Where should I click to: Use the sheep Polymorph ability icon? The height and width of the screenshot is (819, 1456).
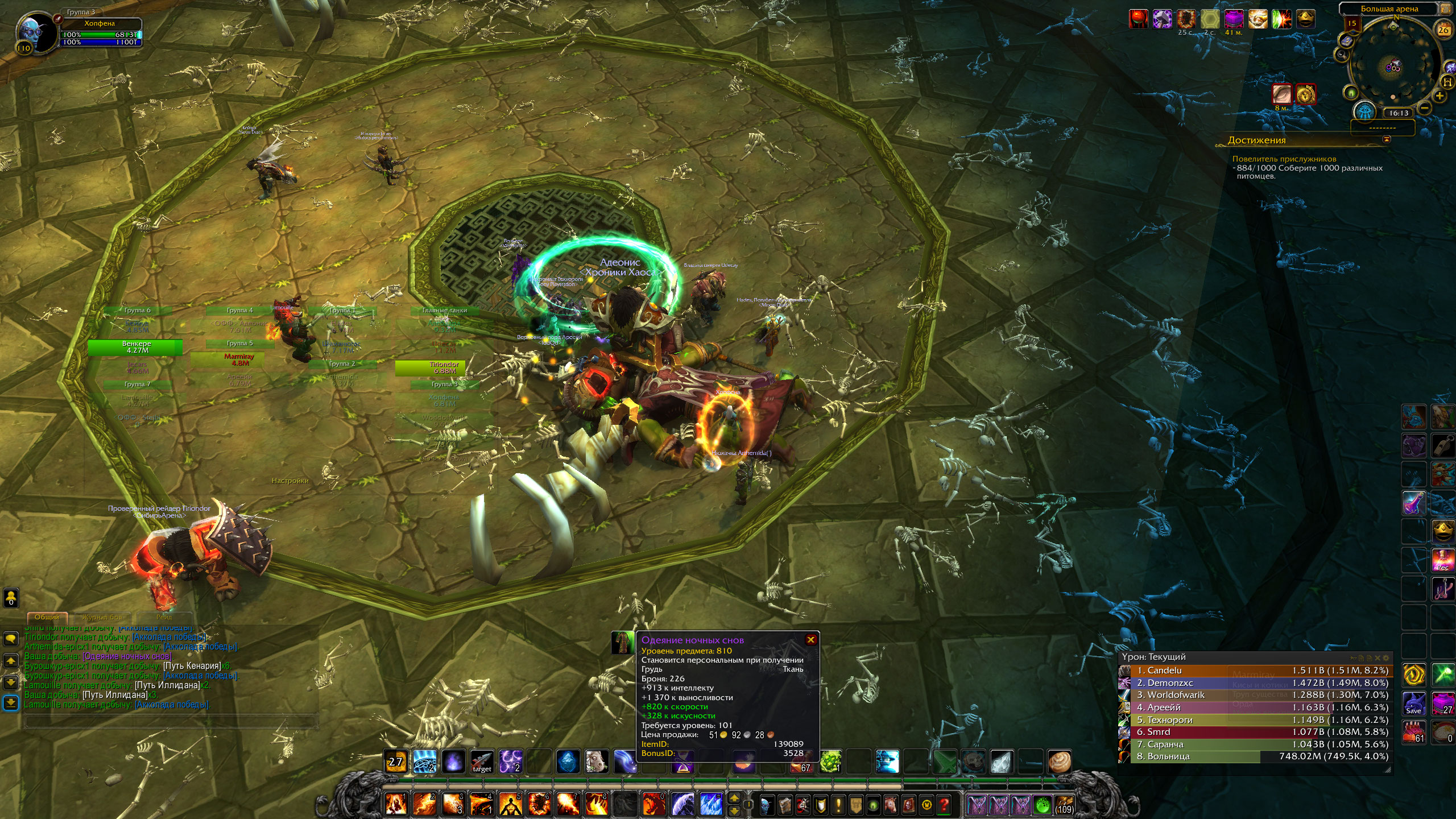coord(597,762)
